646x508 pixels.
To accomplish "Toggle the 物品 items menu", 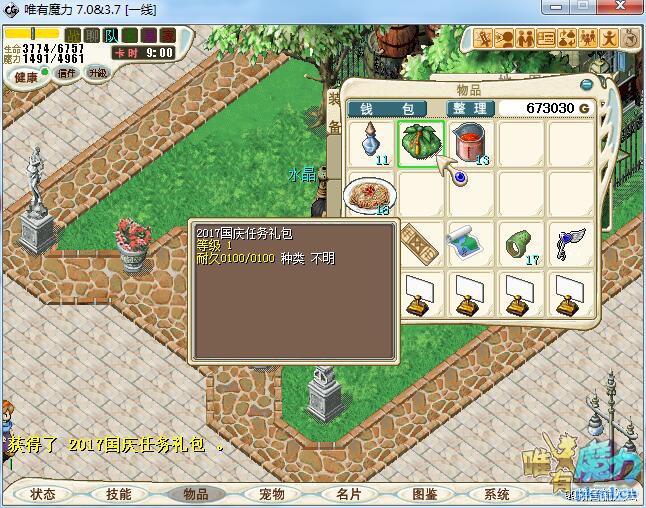I will click(195, 494).
